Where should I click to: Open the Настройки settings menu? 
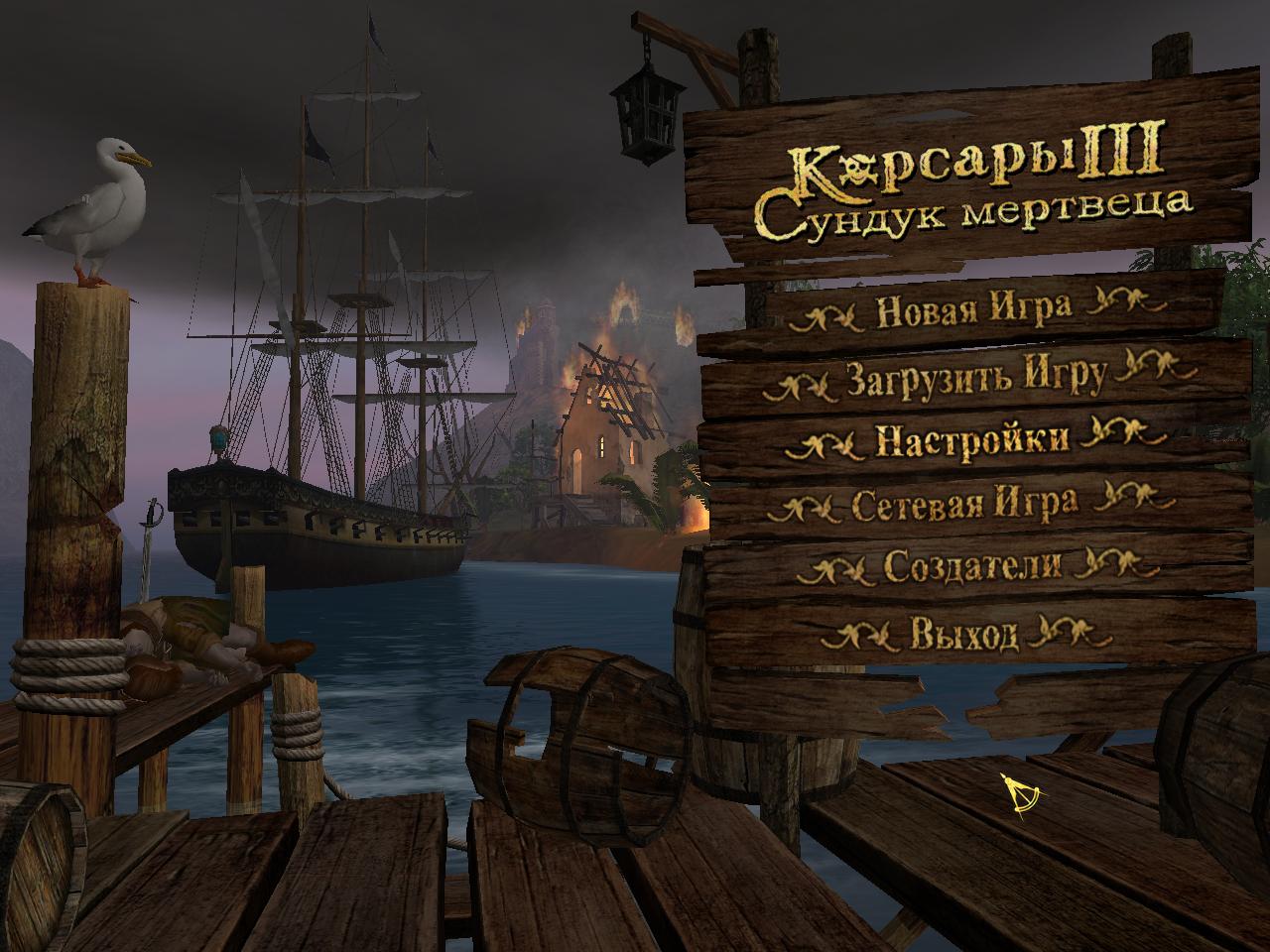972,439
